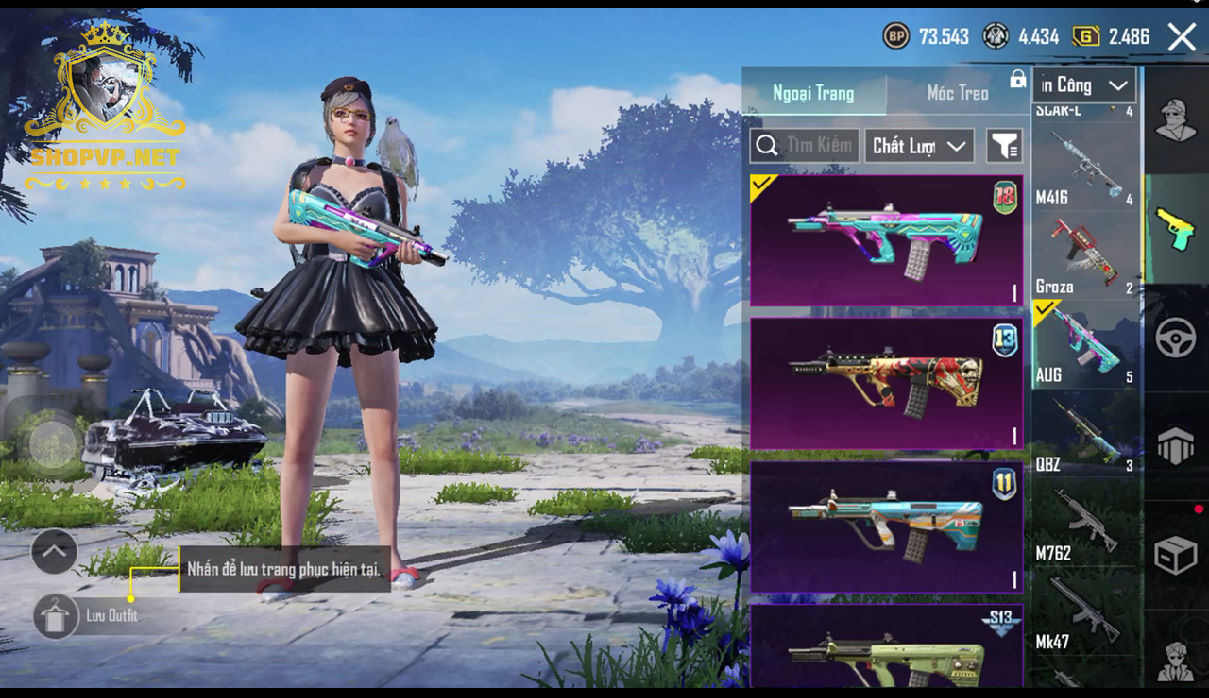Select the equipped level 12 AUG skin

point(886,240)
